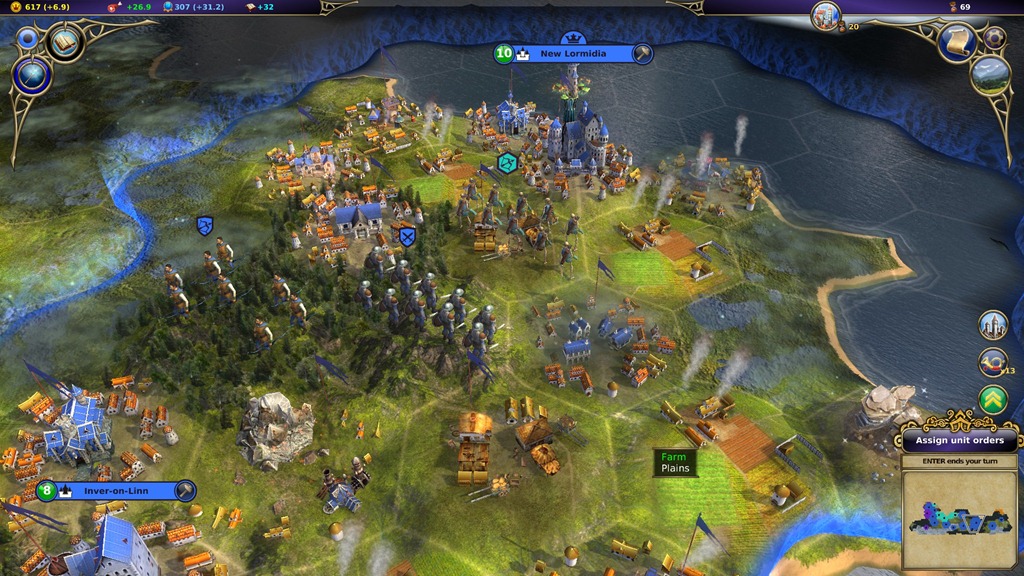Open the gear settings button

click(994, 37)
